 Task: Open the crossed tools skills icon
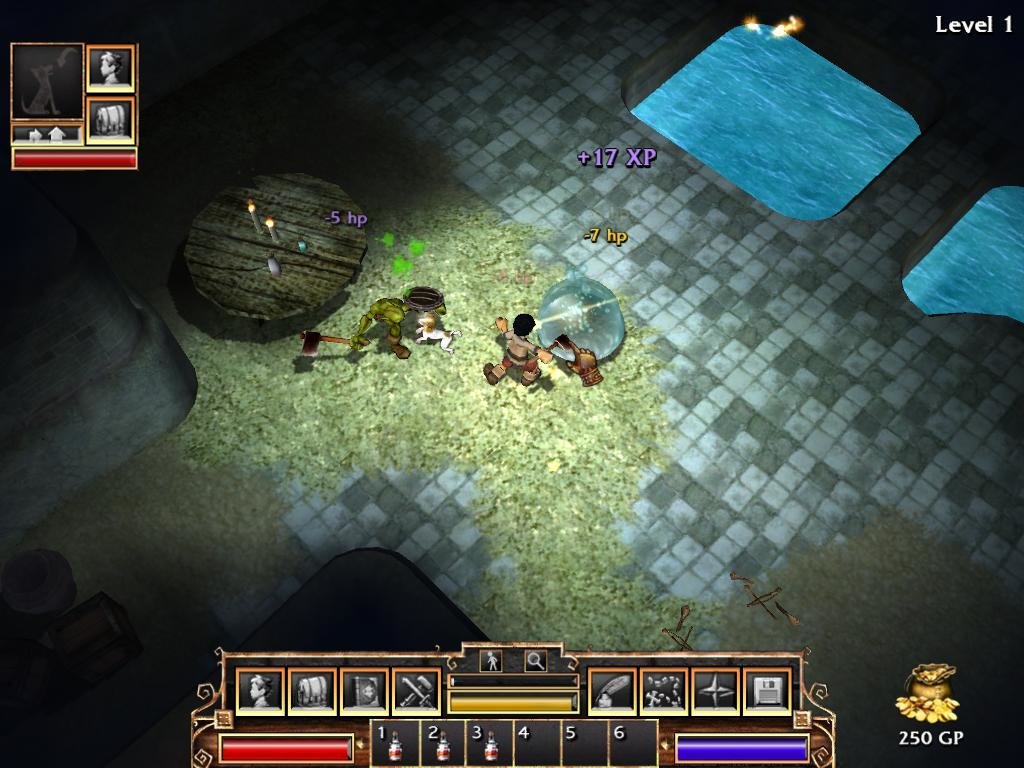416,691
